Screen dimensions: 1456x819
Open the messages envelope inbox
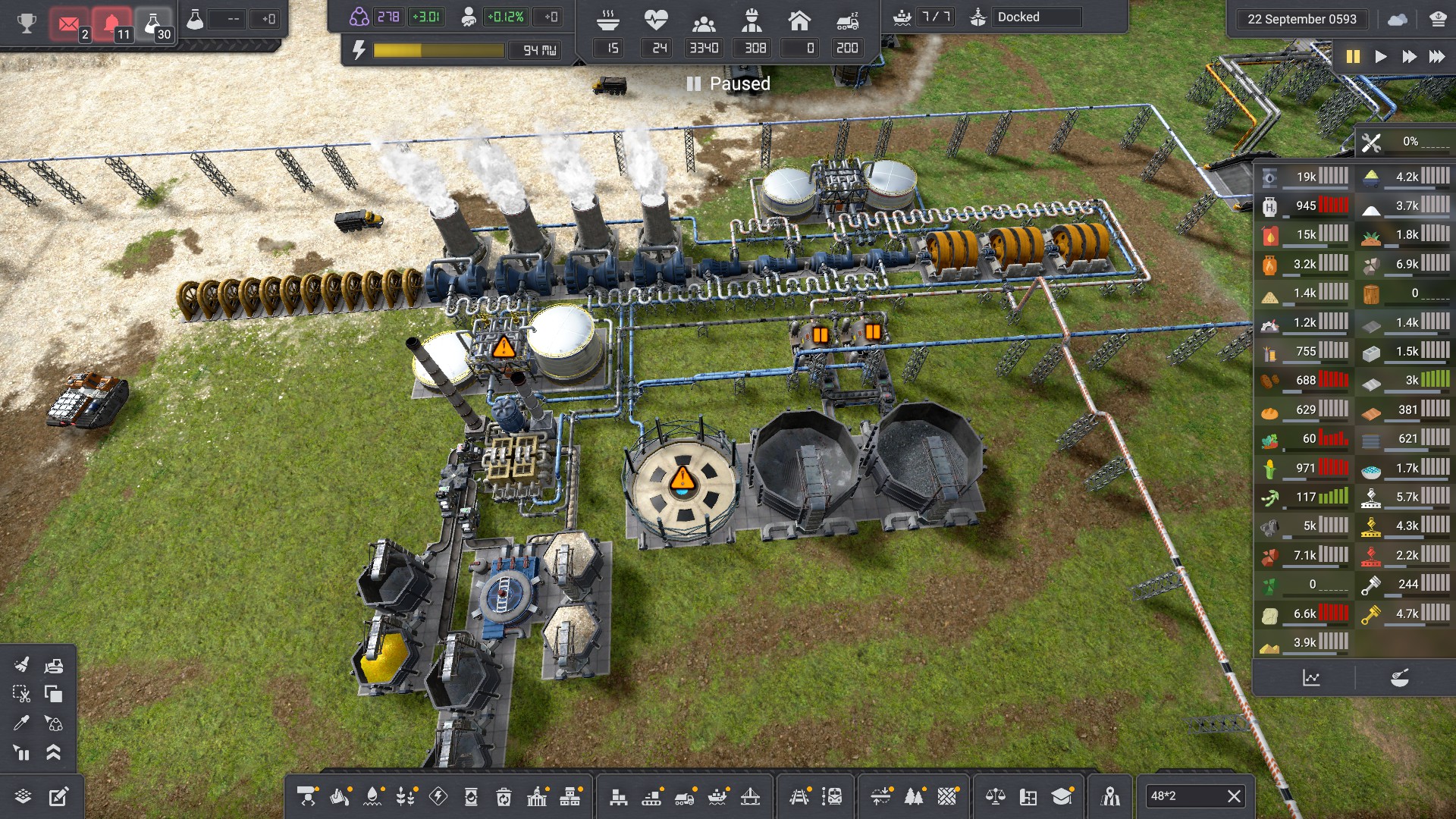(69, 24)
